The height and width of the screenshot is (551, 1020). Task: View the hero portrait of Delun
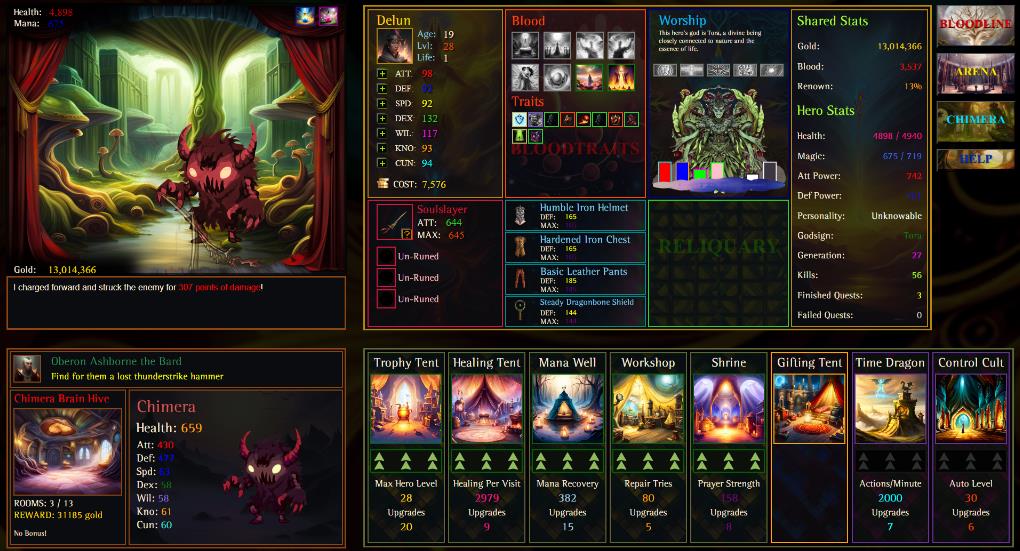(x=392, y=46)
